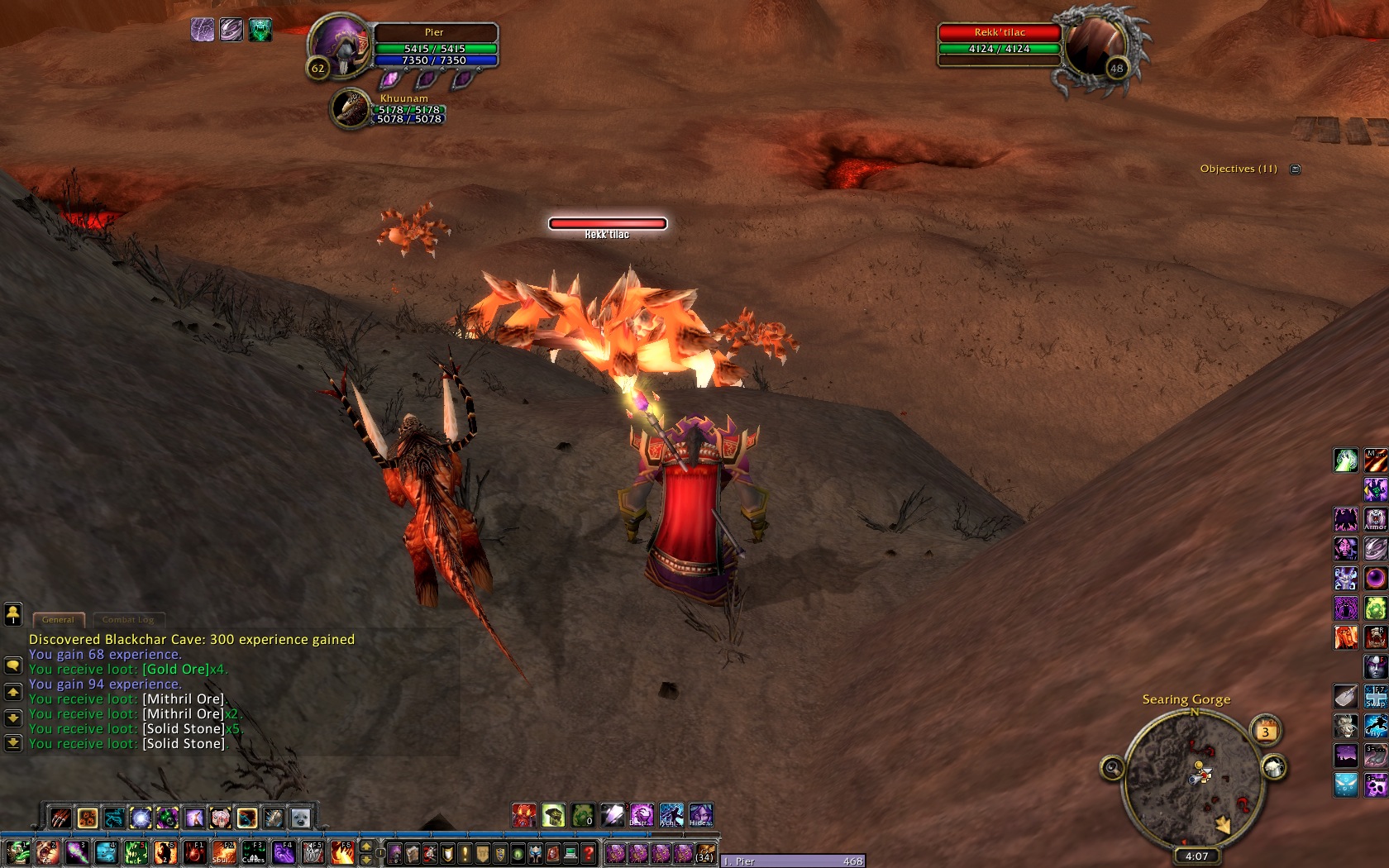This screenshot has height=868, width=1389.
Task: Switch to the Combat Log chat tab
Action: [x=128, y=619]
